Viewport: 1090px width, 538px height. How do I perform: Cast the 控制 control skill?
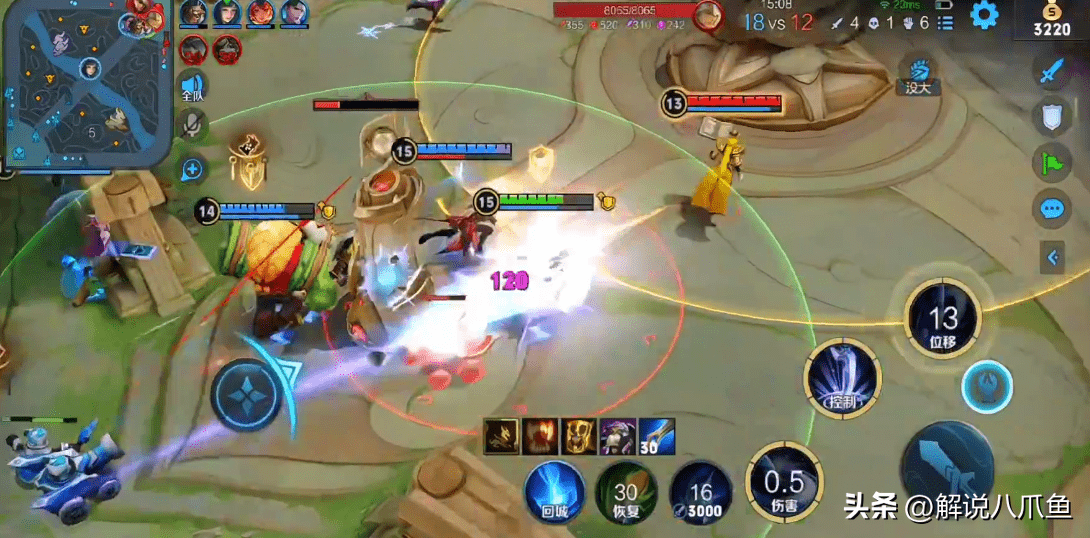841,378
